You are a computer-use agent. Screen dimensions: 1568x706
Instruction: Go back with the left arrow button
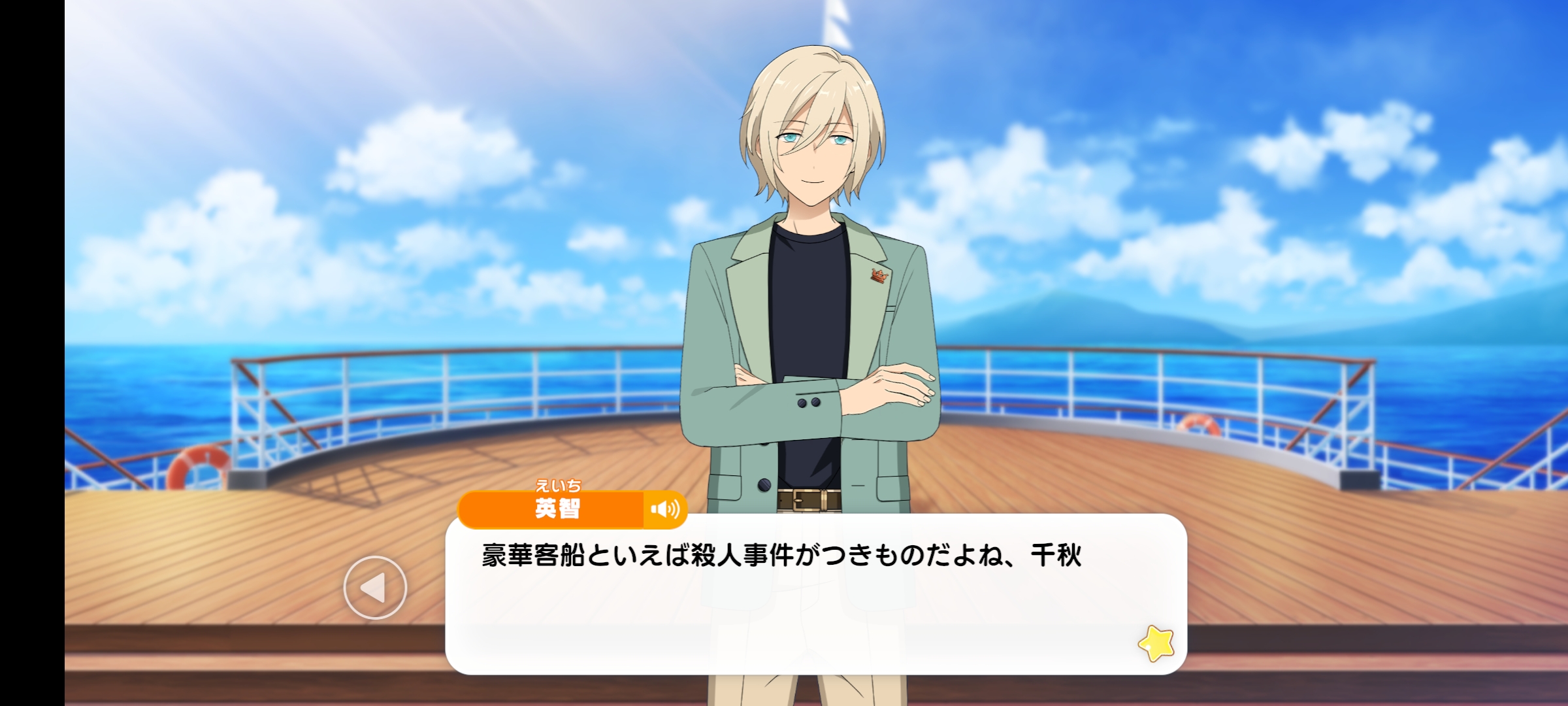375,588
